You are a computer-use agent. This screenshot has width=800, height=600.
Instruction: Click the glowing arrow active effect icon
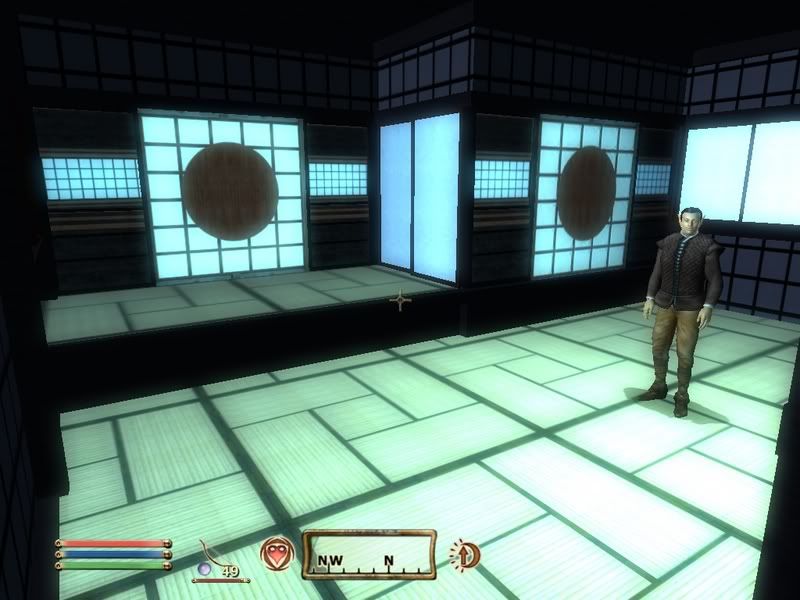point(463,553)
